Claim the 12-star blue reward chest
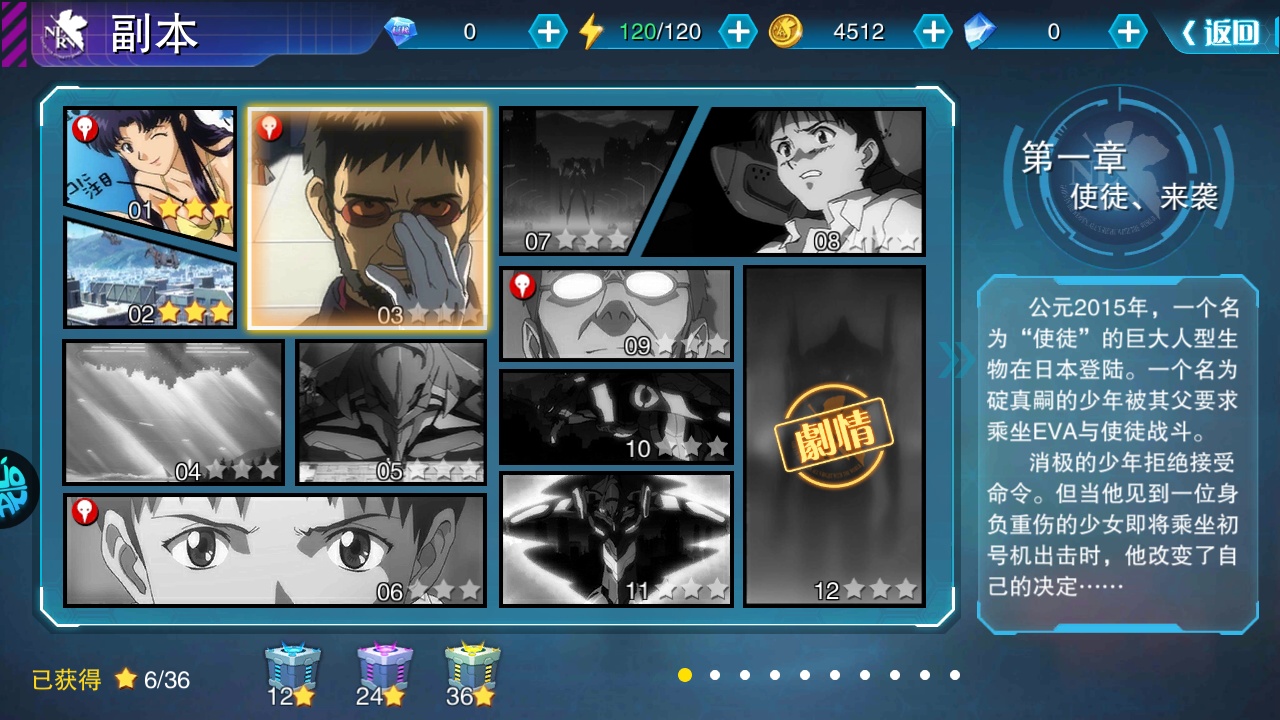 coord(292,672)
